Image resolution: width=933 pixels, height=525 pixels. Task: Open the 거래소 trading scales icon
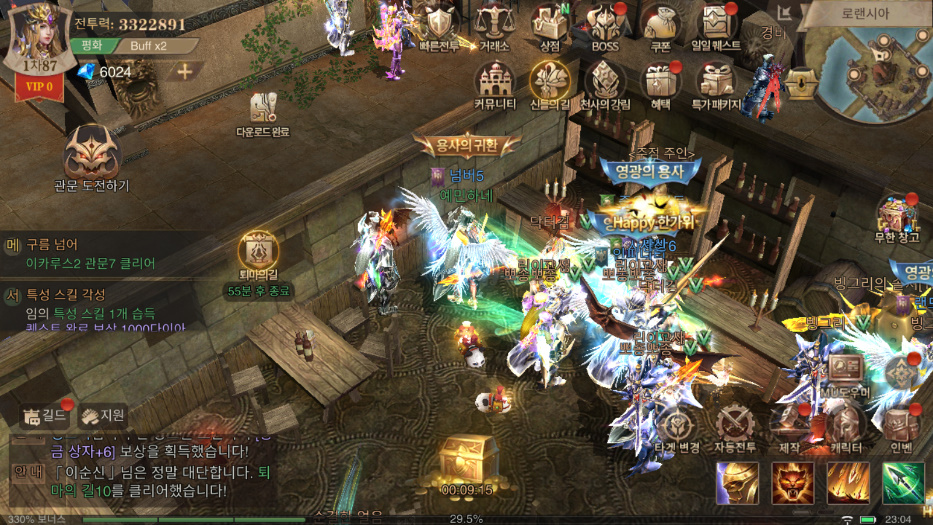[x=492, y=25]
